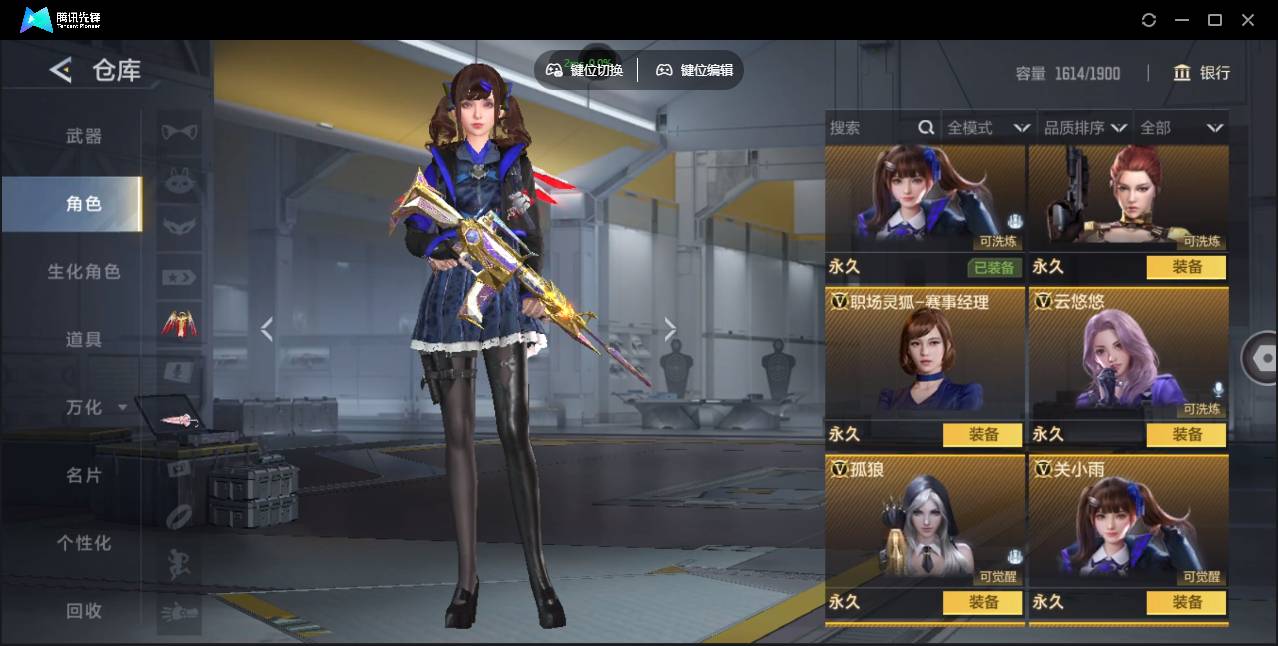Switch to the 个性化 tab
This screenshot has width=1278, height=646.
tap(84, 543)
